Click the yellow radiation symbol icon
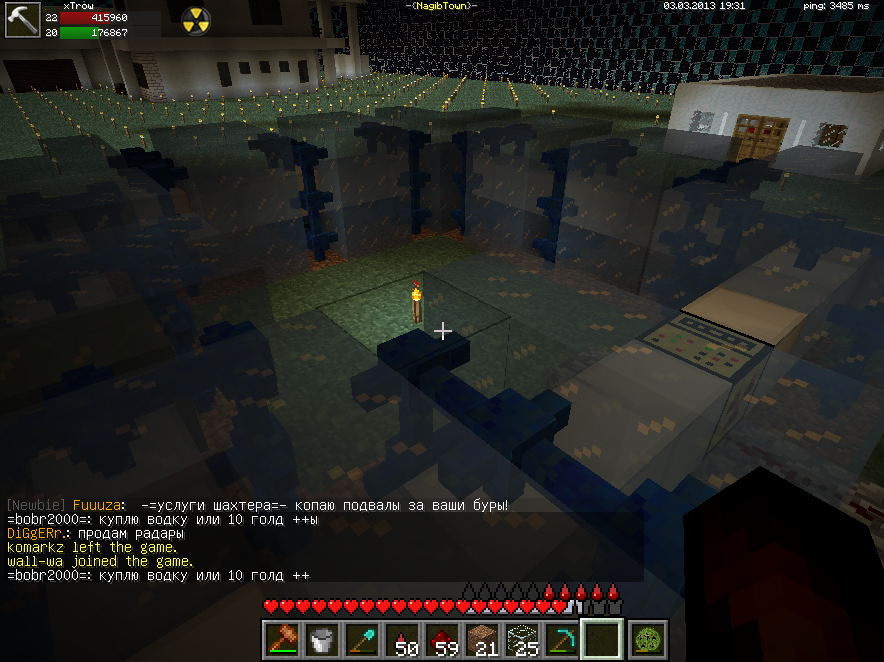Image resolution: width=884 pixels, height=662 pixels. (x=196, y=18)
